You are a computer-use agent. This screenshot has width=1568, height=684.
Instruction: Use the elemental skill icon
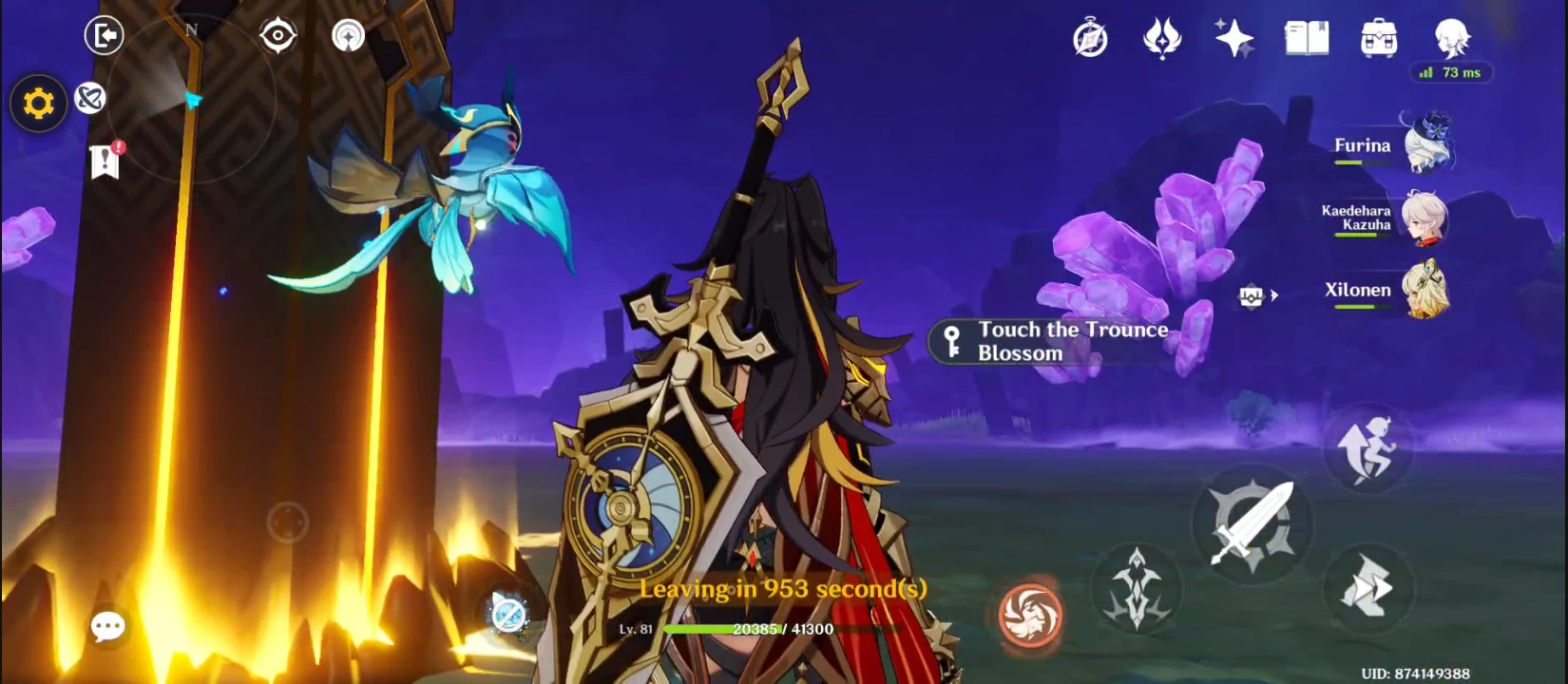point(1138,589)
